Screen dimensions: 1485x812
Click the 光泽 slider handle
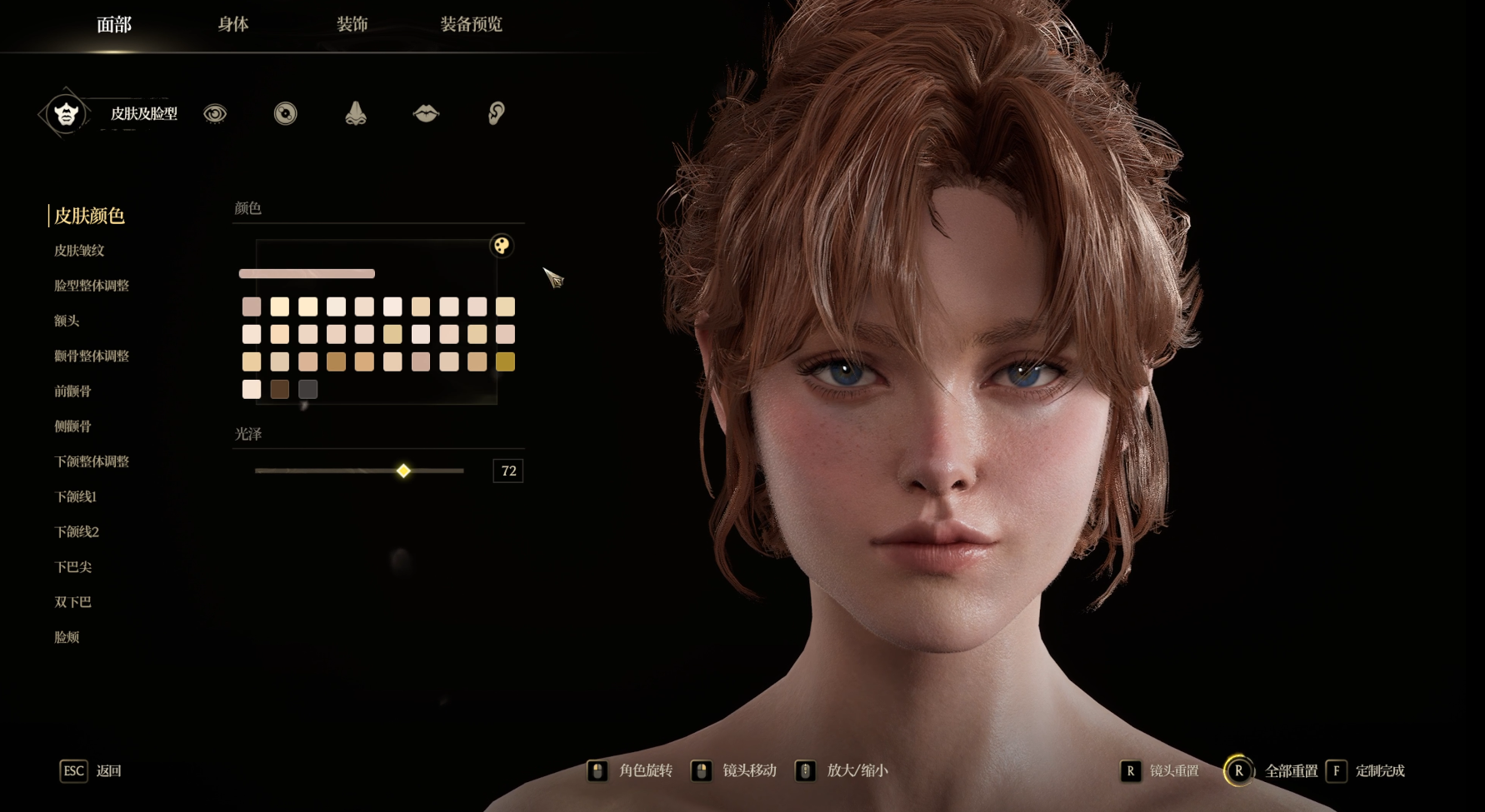point(403,471)
